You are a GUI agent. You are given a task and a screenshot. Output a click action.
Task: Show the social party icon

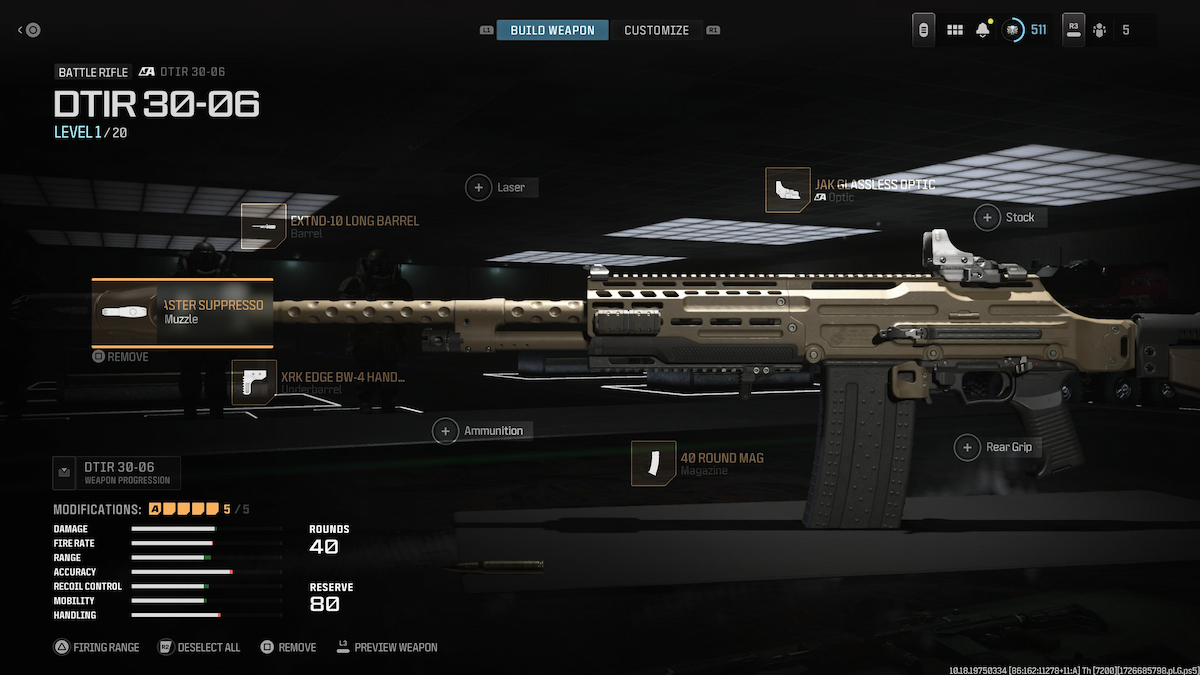pyautogui.click(x=1100, y=30)
